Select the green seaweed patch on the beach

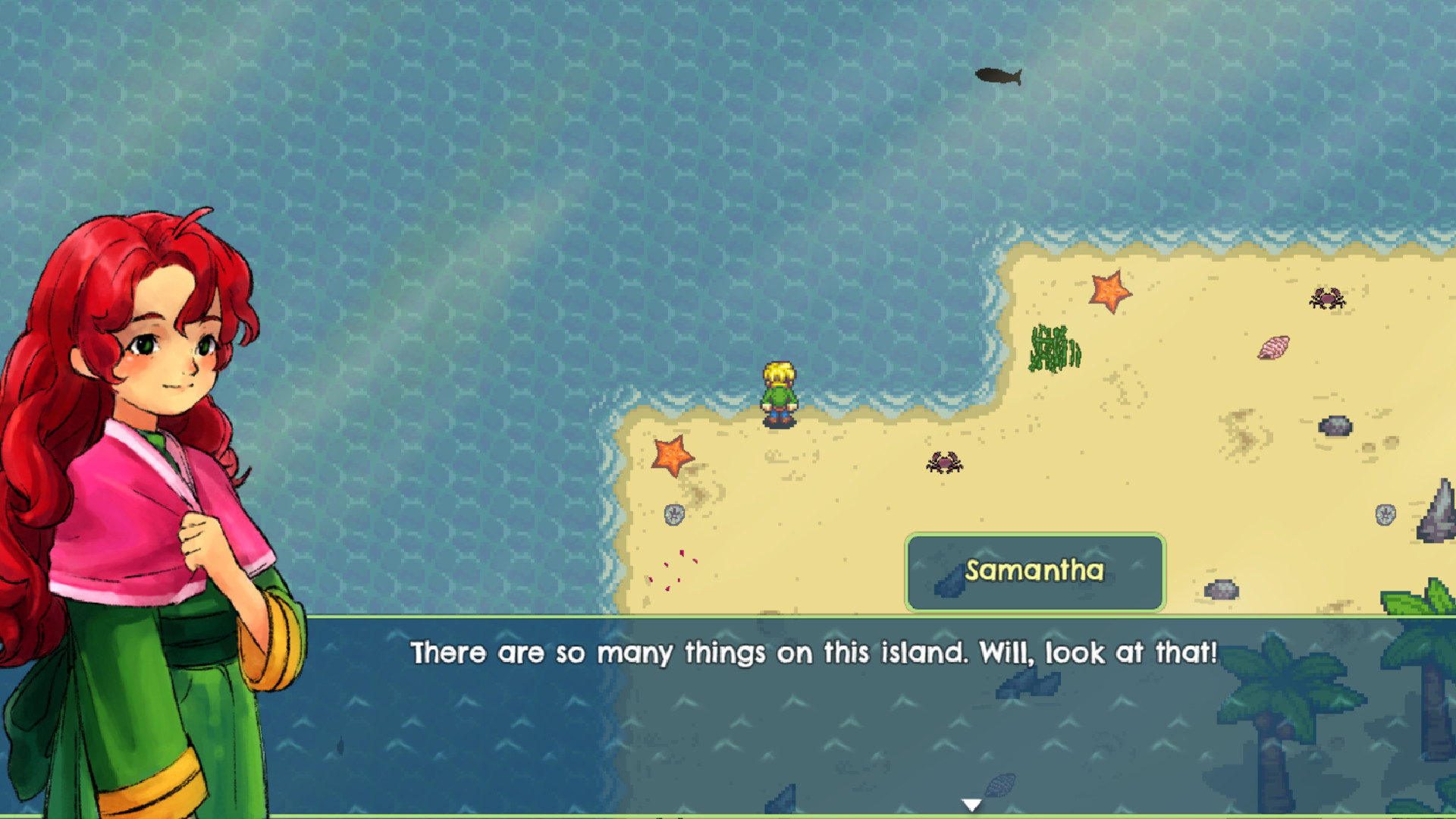coord(1056,347)
